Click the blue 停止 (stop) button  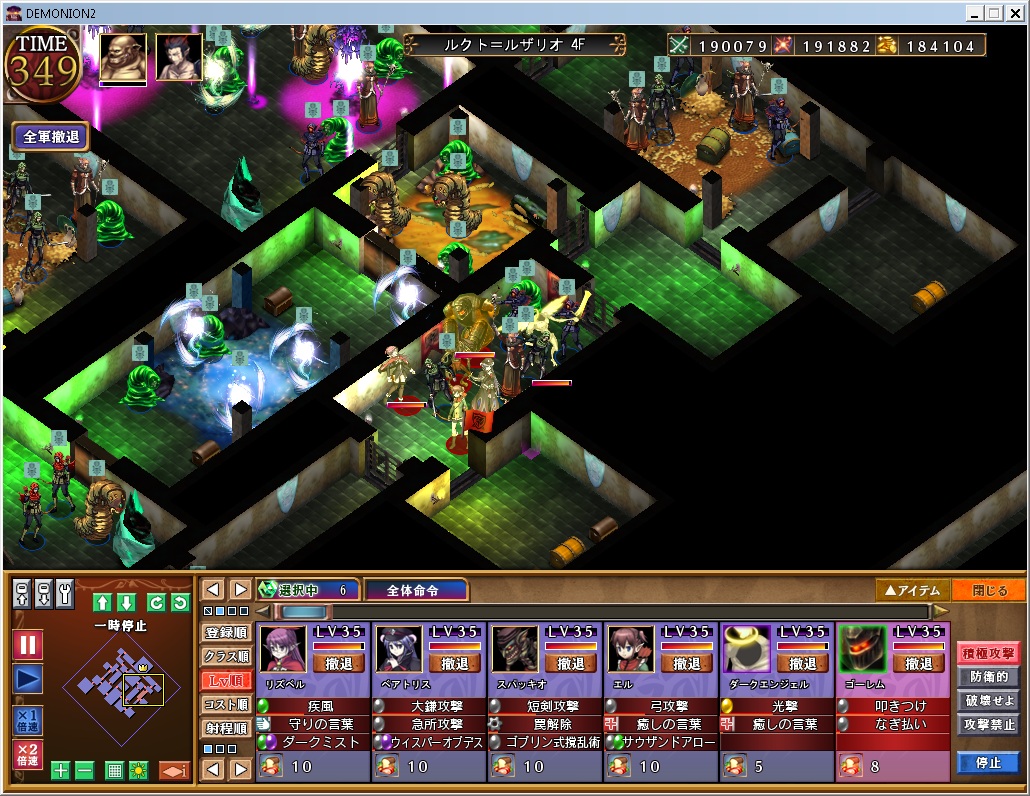coord(988,762)
